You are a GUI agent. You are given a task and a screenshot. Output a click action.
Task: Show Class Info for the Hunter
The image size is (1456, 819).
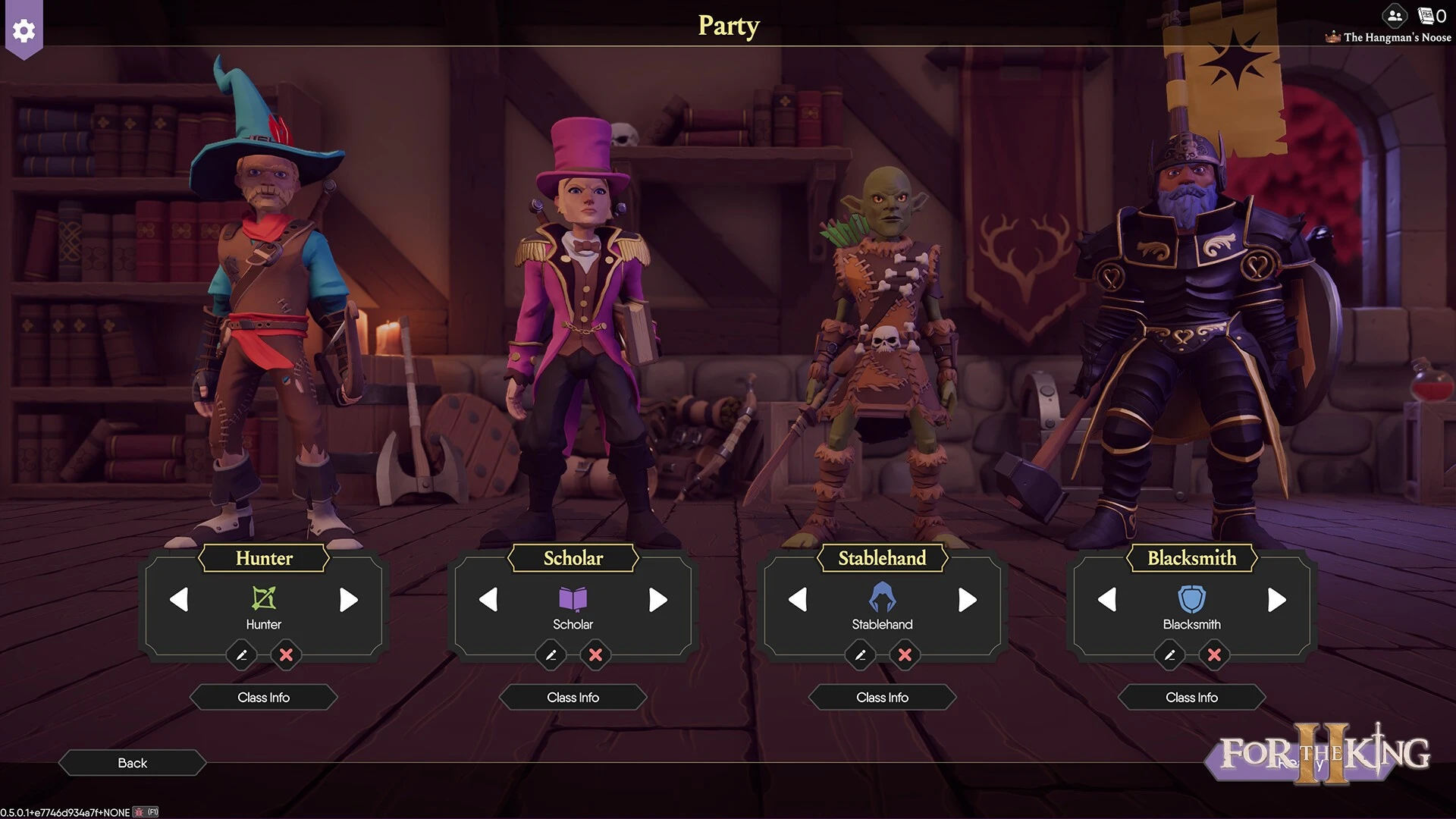[263, 697]
